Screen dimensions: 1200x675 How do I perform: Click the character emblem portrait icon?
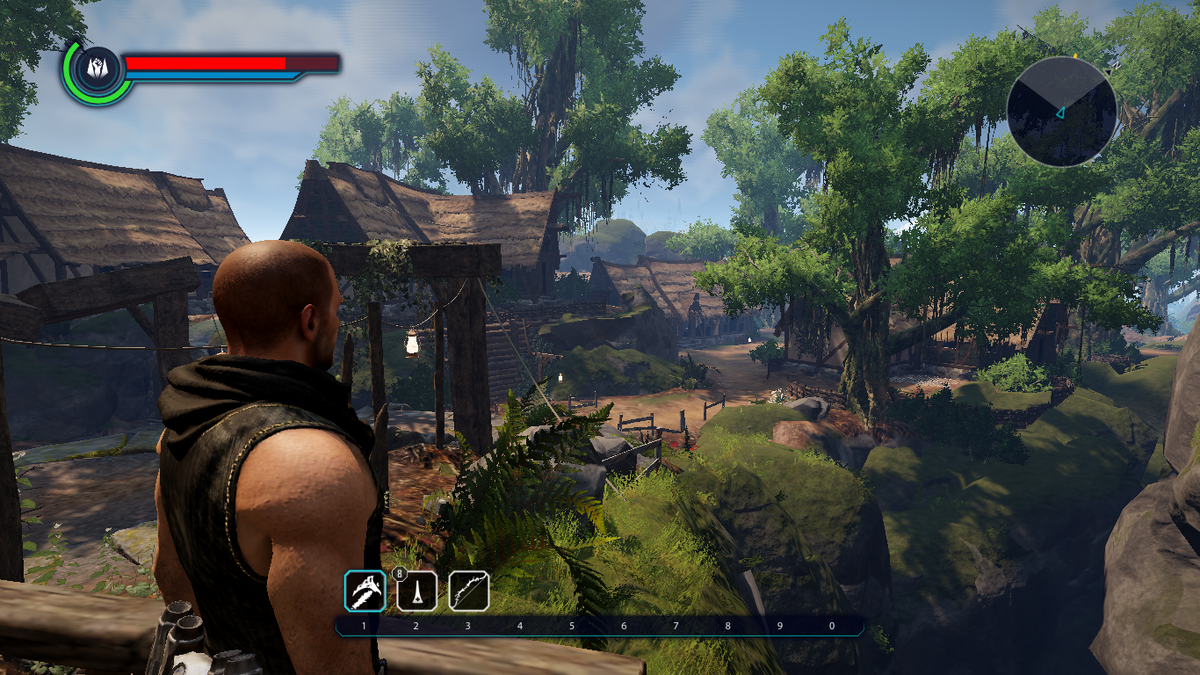click(x=97, y=70)
